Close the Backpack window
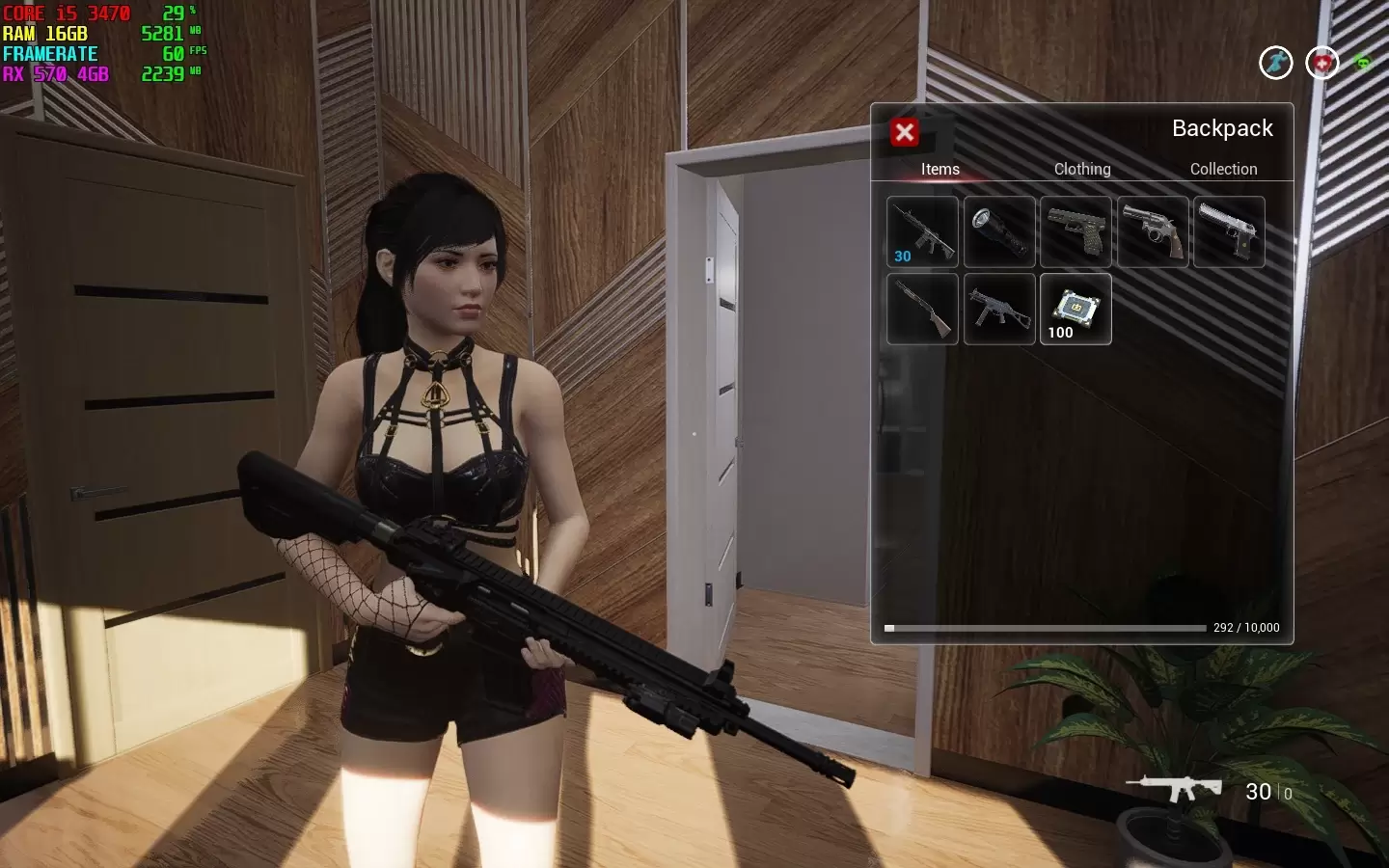This screenshot has height=868, width=1389. [x=905, y=132]
